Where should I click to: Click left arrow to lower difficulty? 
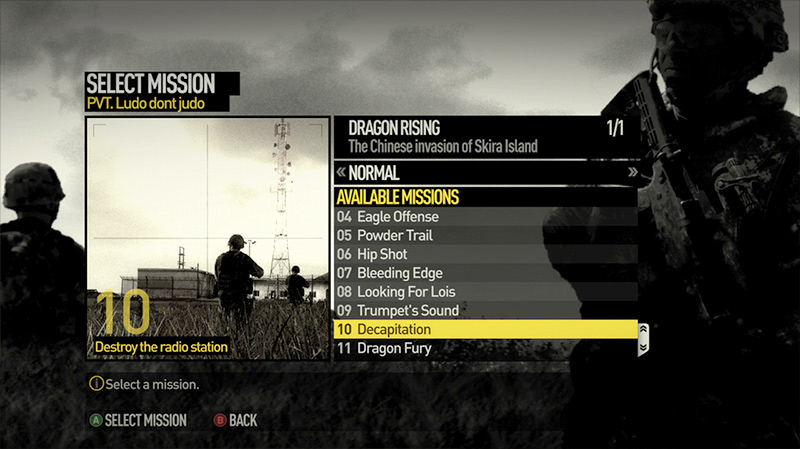(342, 172)
